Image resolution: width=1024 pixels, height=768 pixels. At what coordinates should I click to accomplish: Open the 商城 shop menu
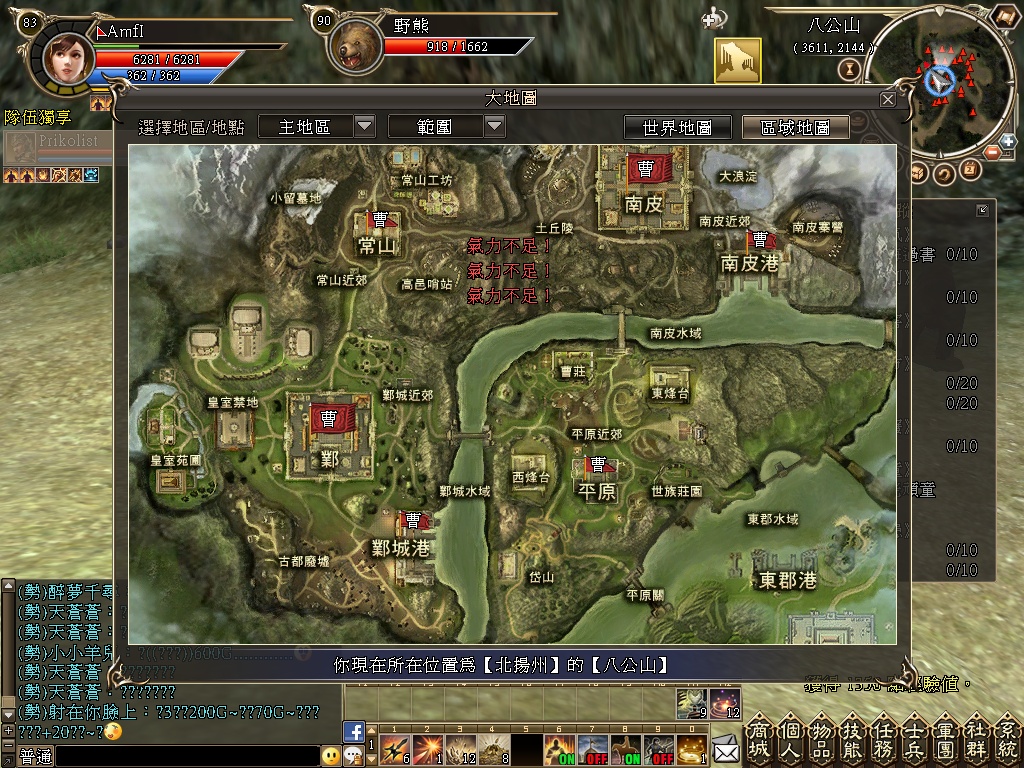point(759,740)
